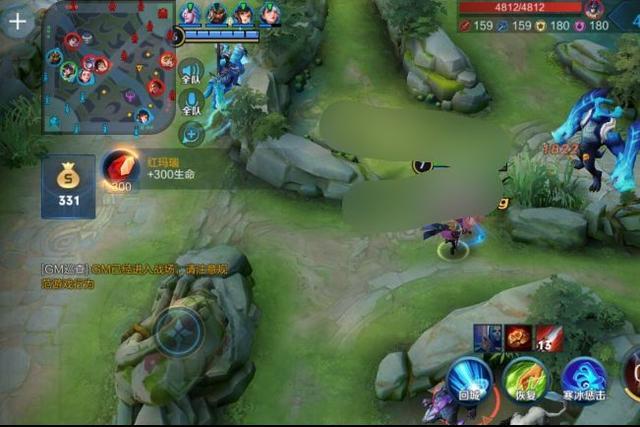Image resolution: width=640 pixels, height=427 pixels.
Task: Select the skull warrior buff icon
Action: point(488,338)
